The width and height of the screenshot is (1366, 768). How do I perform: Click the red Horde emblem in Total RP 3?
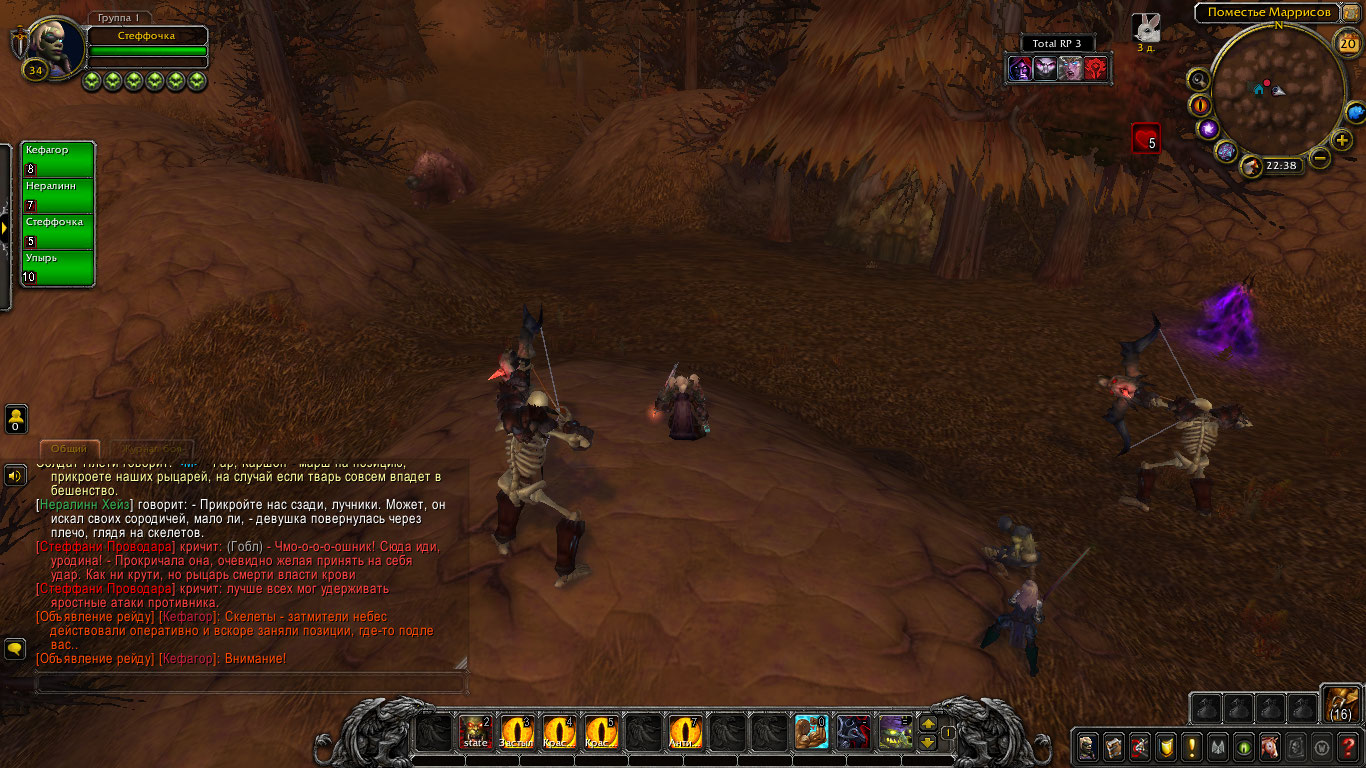click(1095, 68)
